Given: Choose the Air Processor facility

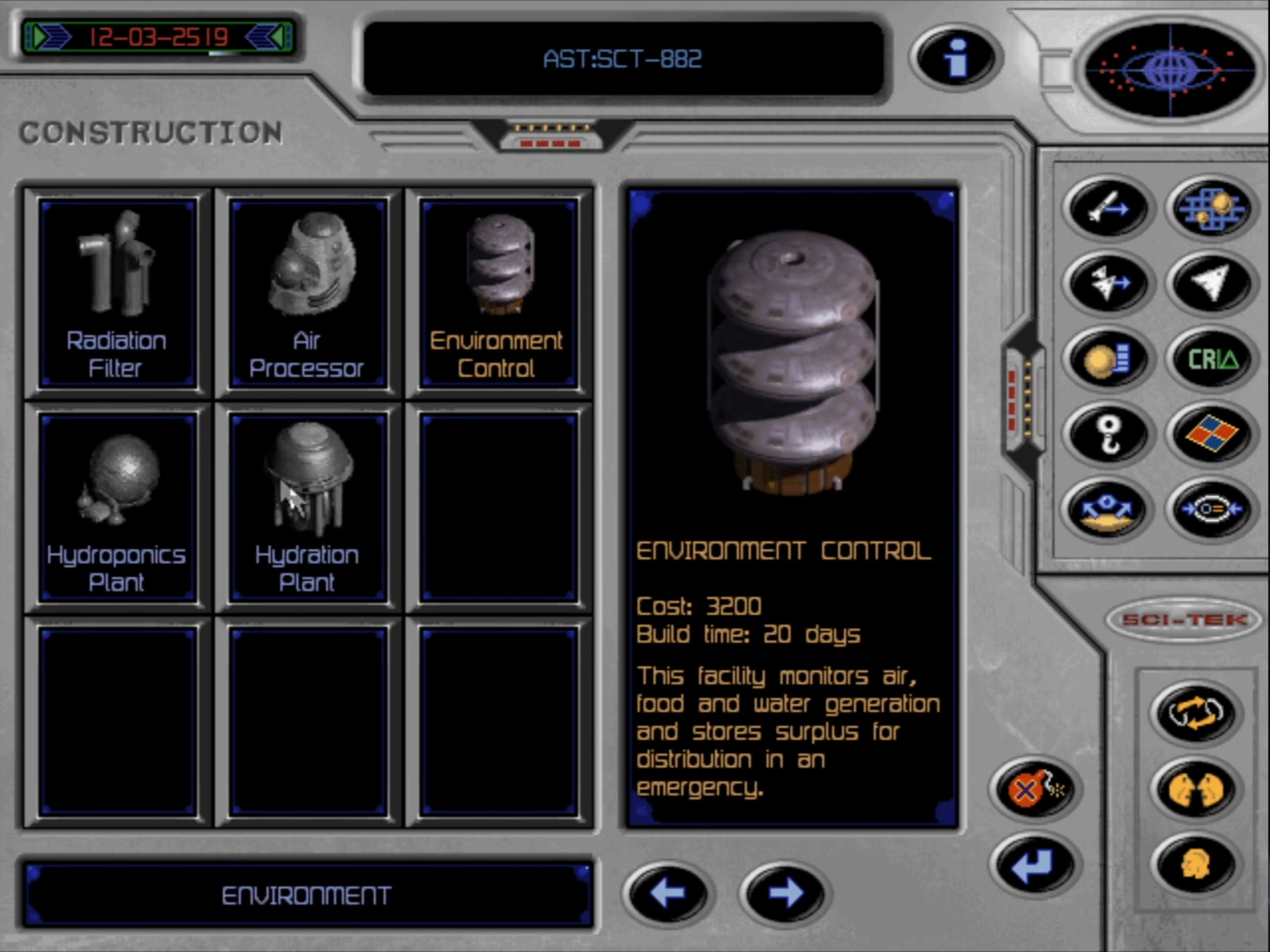Looking at the screenshot, I should click(x=307, y=294).
